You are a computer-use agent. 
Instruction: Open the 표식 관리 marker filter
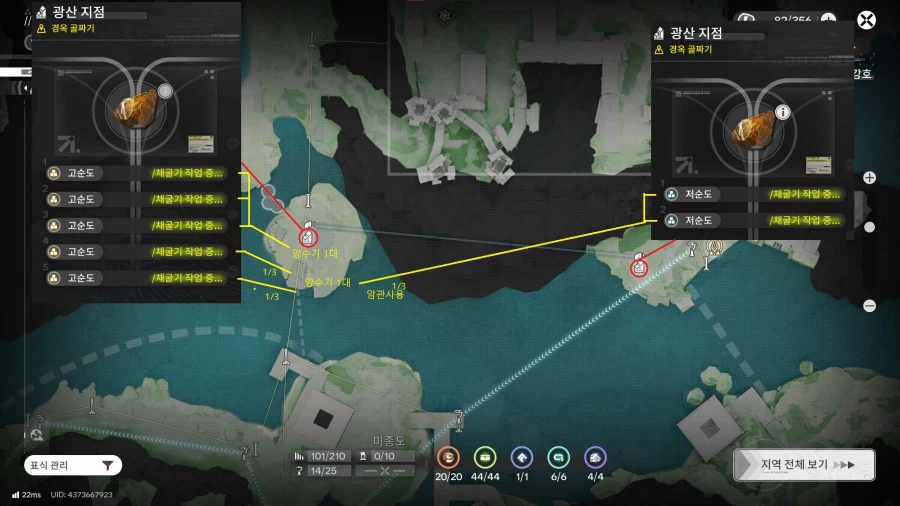(x=73, y=465)
